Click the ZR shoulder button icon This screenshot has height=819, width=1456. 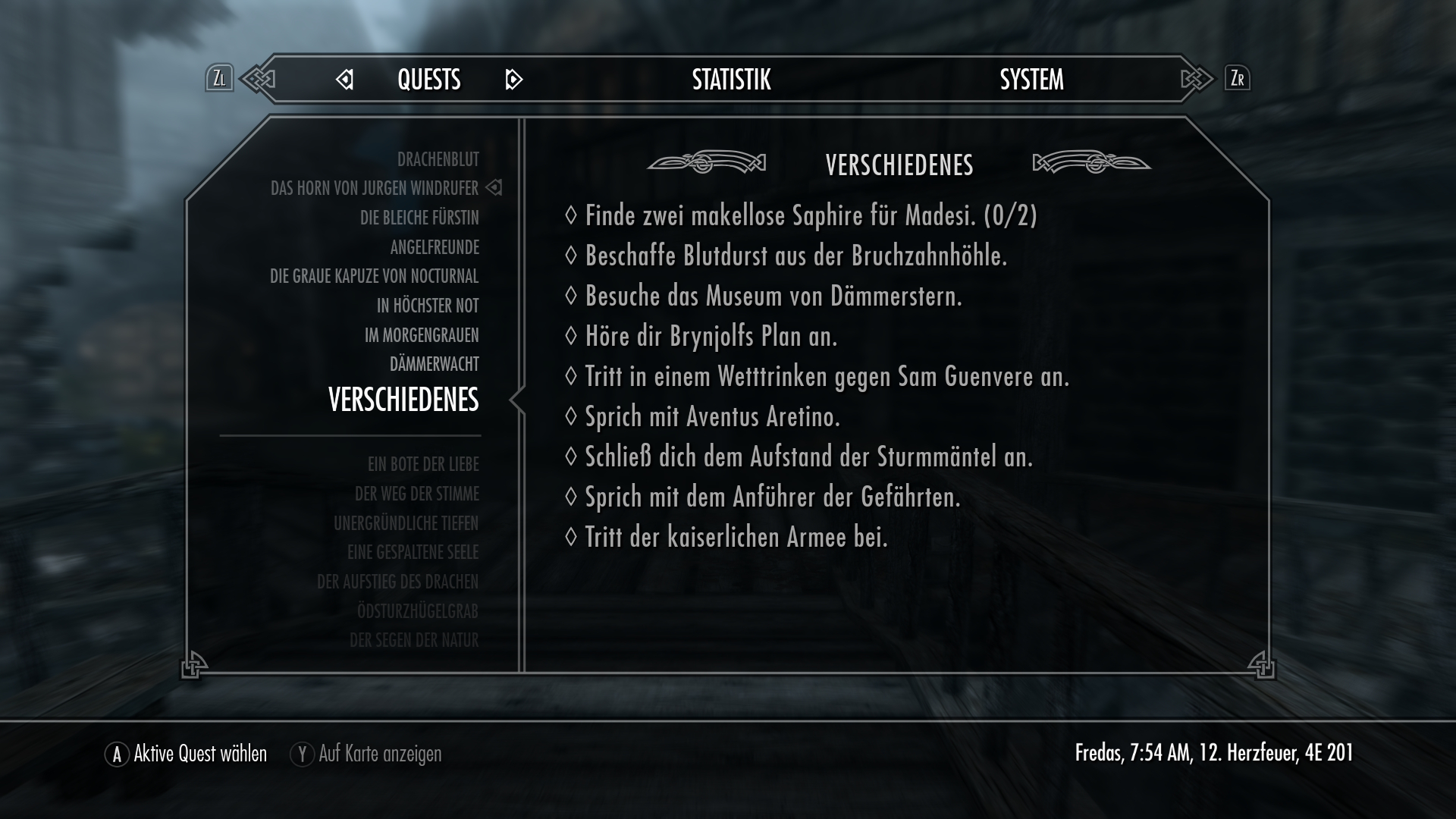[1238, 78]
